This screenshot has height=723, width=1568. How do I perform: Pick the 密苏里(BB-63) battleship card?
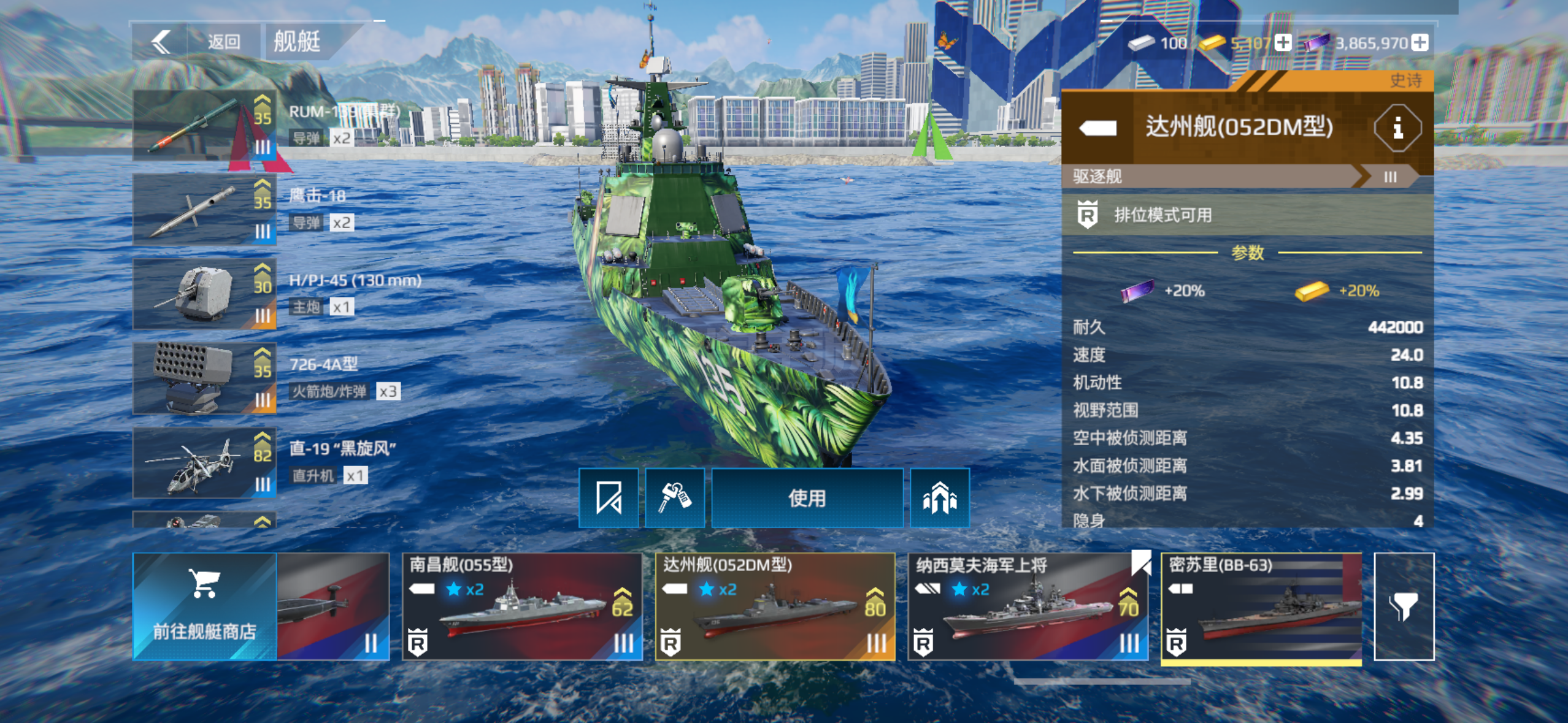click(x=1261, y=606)
